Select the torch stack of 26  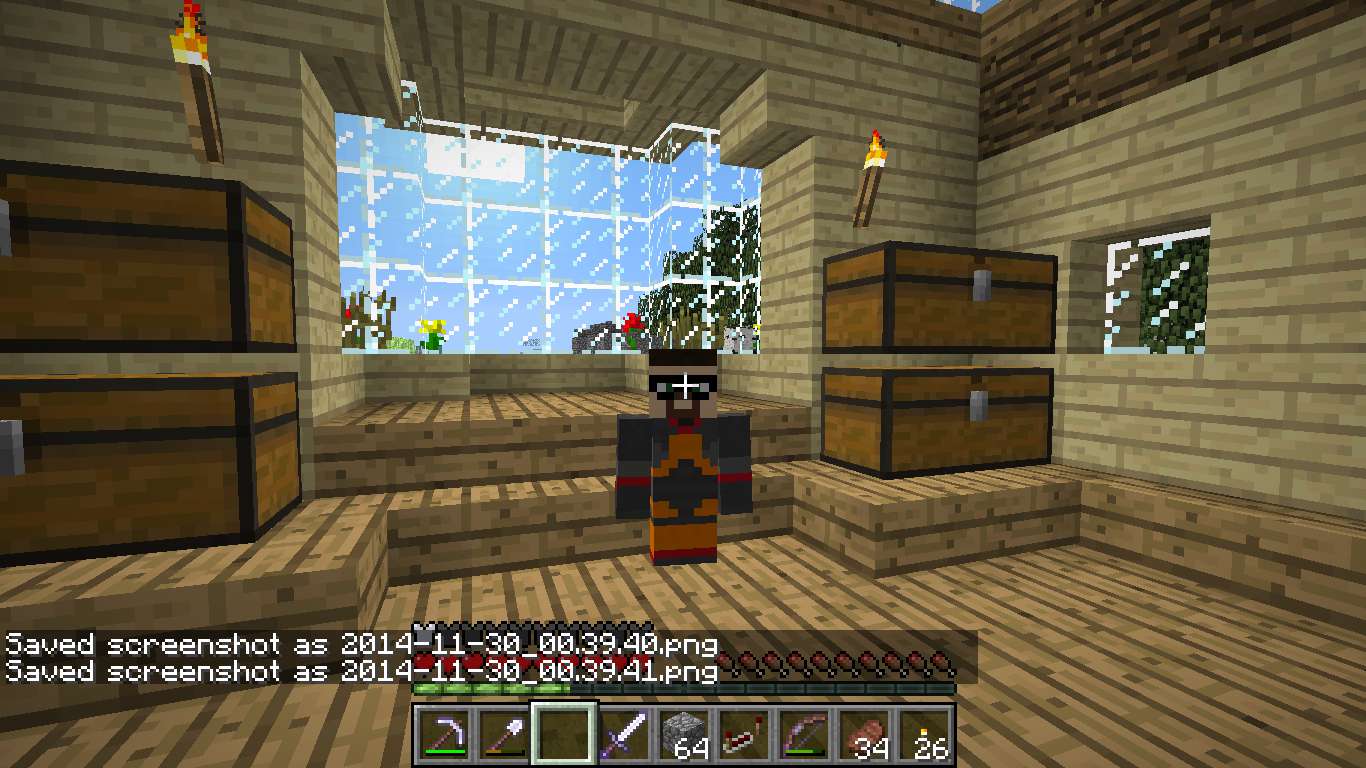tap(924, 735)
